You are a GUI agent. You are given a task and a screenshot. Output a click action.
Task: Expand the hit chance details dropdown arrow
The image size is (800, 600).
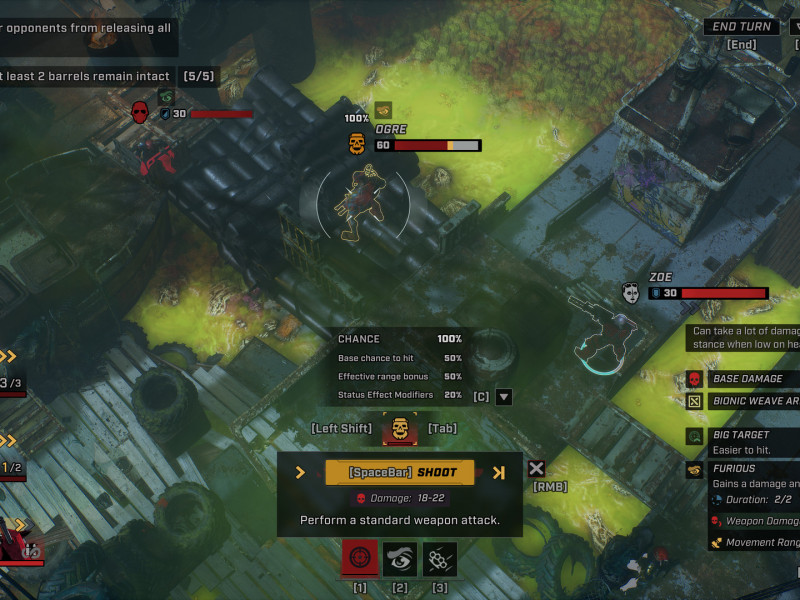[504, 396]
